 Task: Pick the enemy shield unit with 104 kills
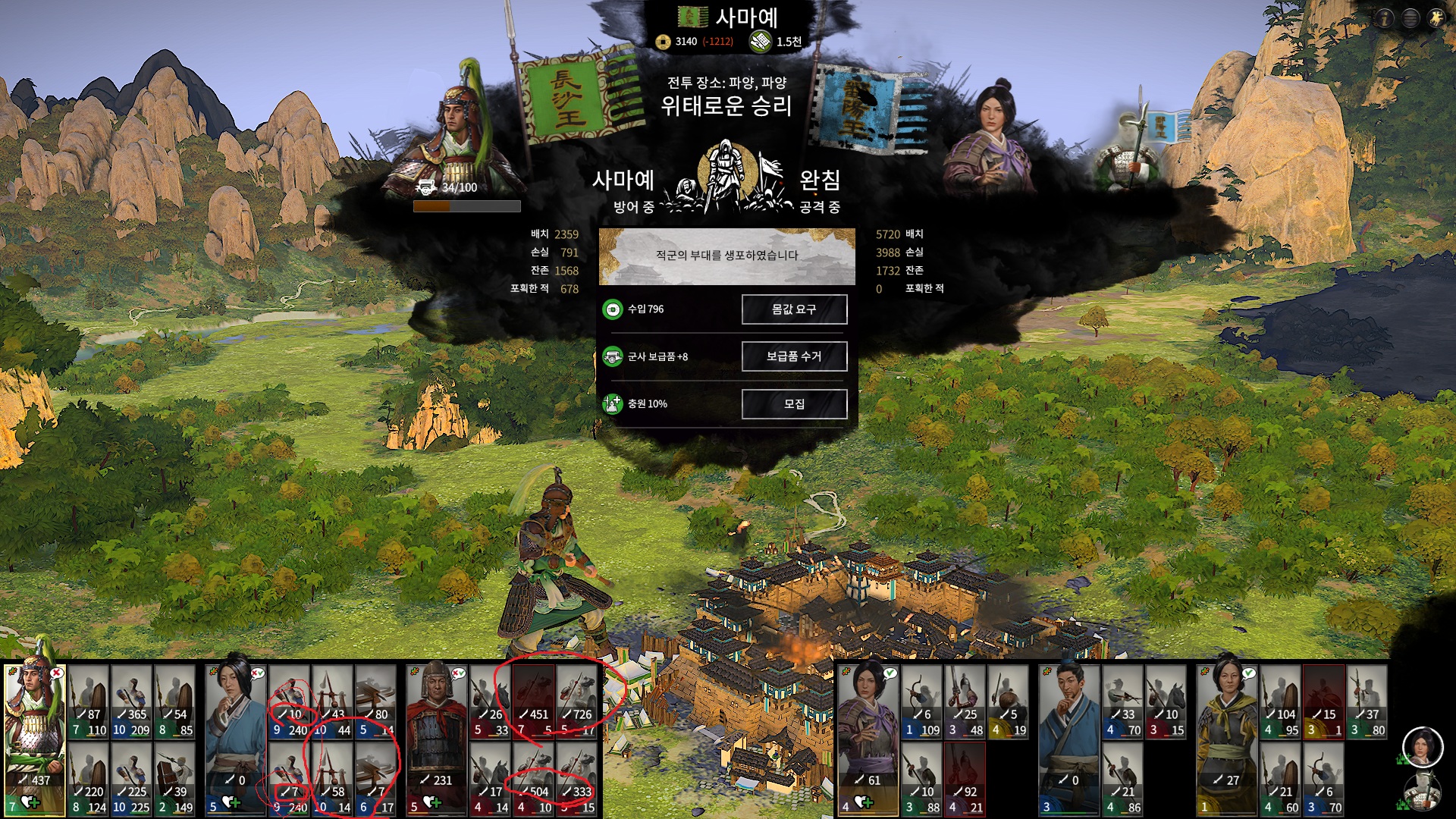1280,701
